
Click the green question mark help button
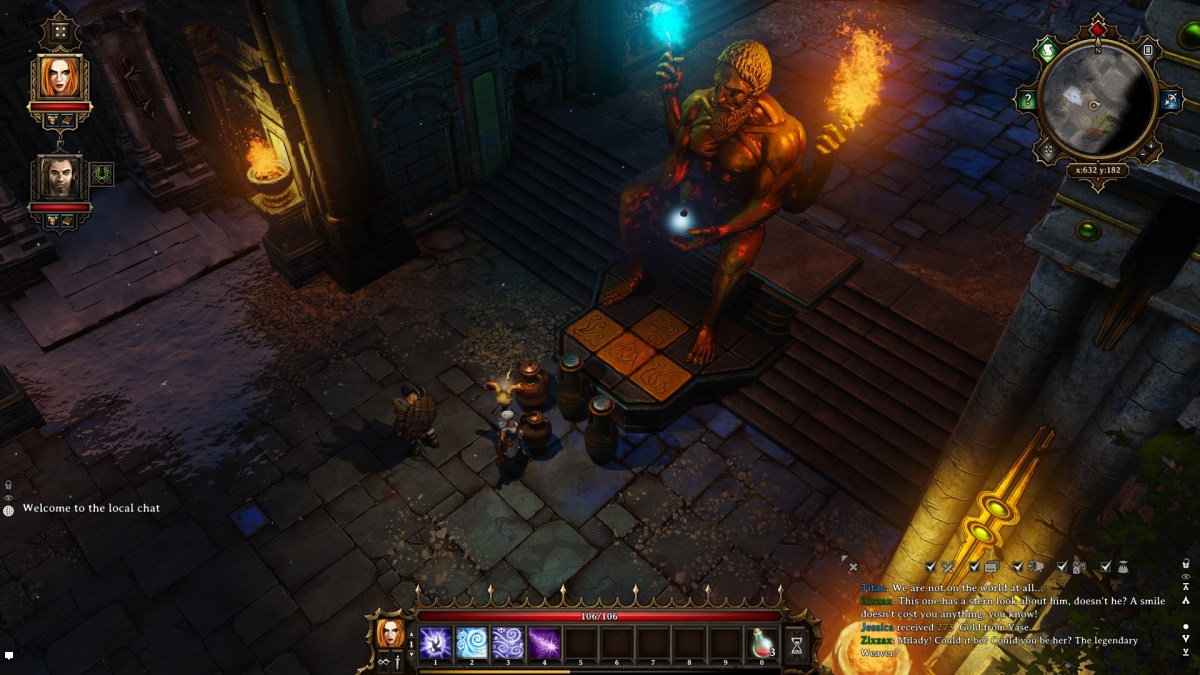[1026, 100]
